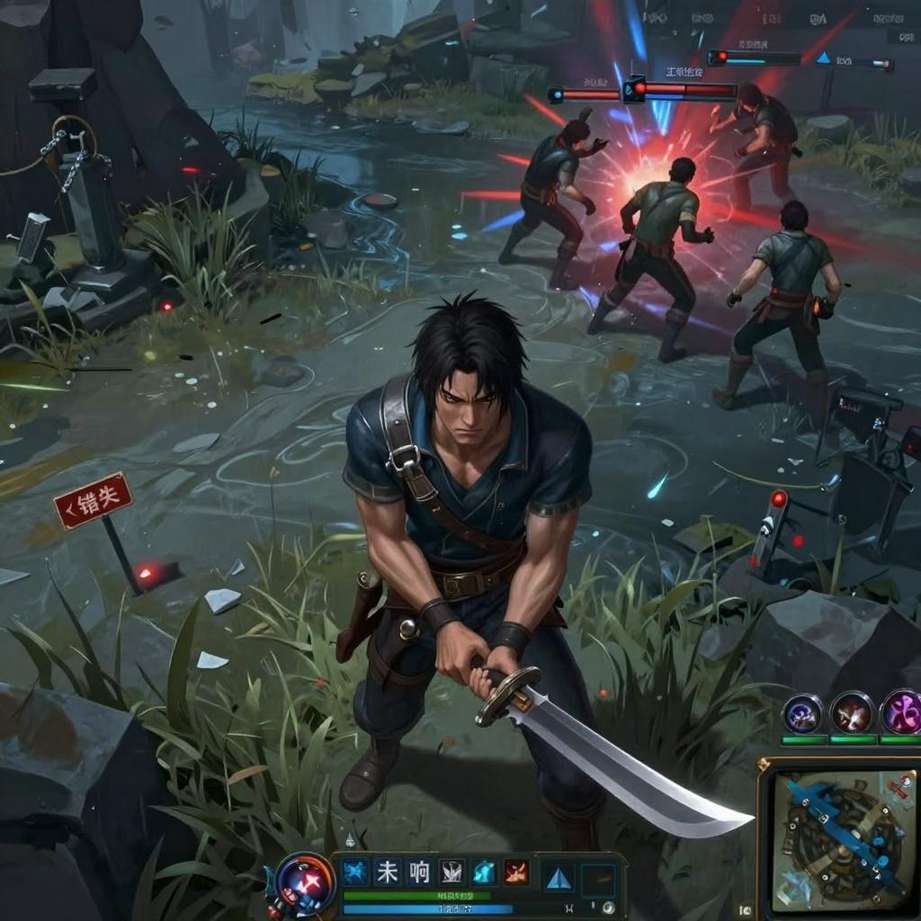Activate the blue butterfly-wing ability
This screenshot has width=921, height=921.
(x=353, y=871)
